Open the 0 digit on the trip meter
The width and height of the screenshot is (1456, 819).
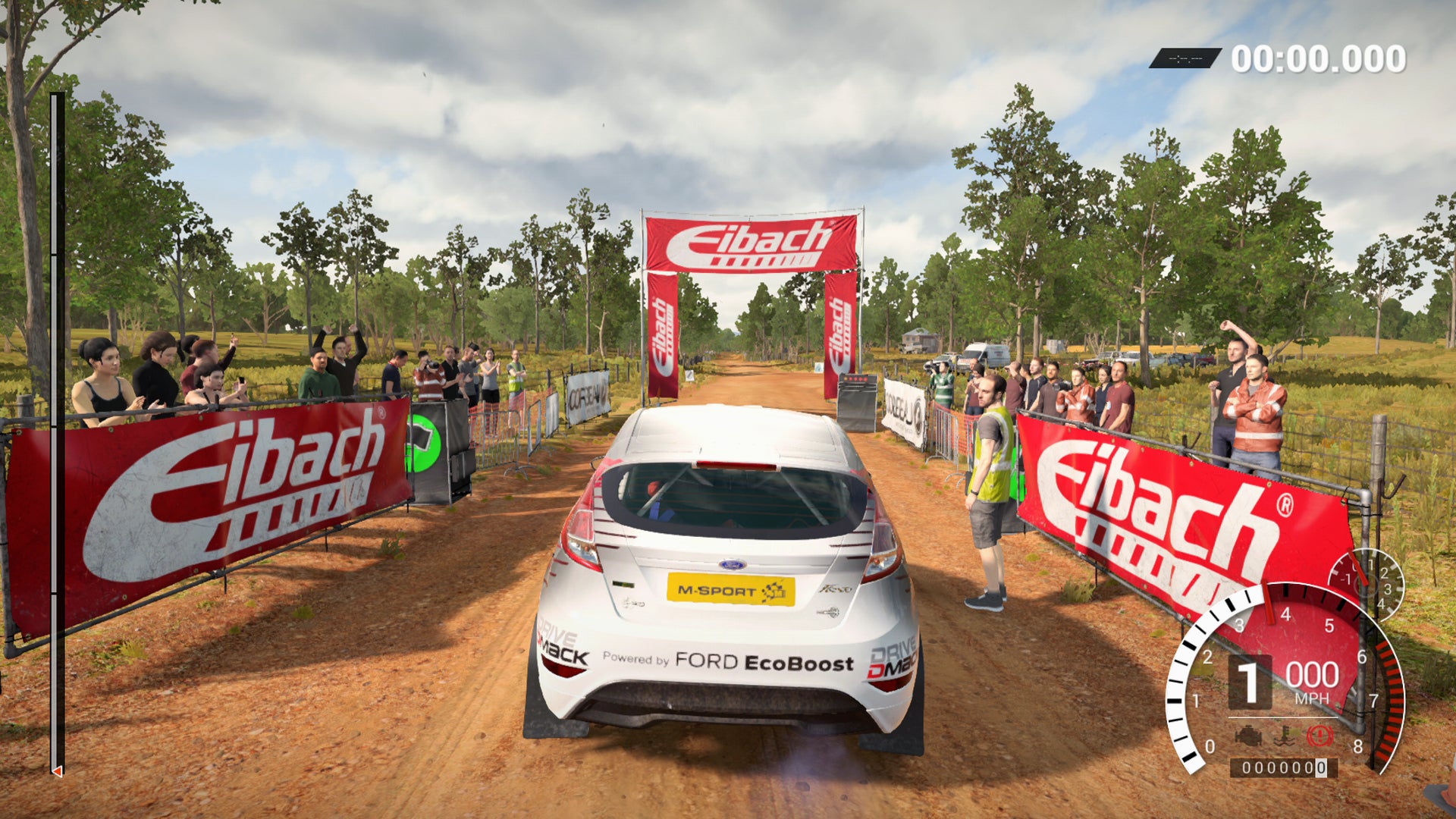pyautogui.click(x=1321, y=768)
